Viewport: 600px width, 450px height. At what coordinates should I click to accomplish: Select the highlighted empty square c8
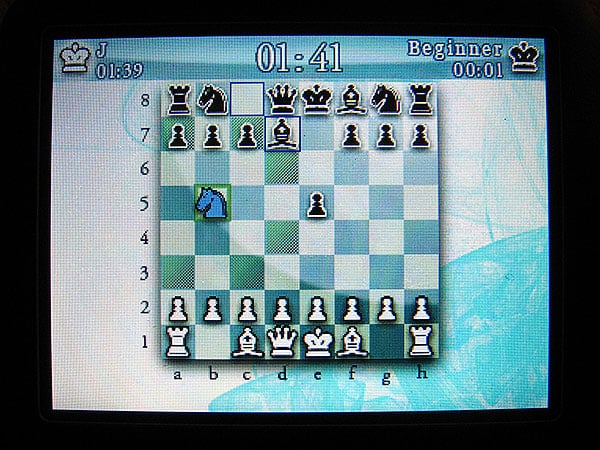(247, 99)
